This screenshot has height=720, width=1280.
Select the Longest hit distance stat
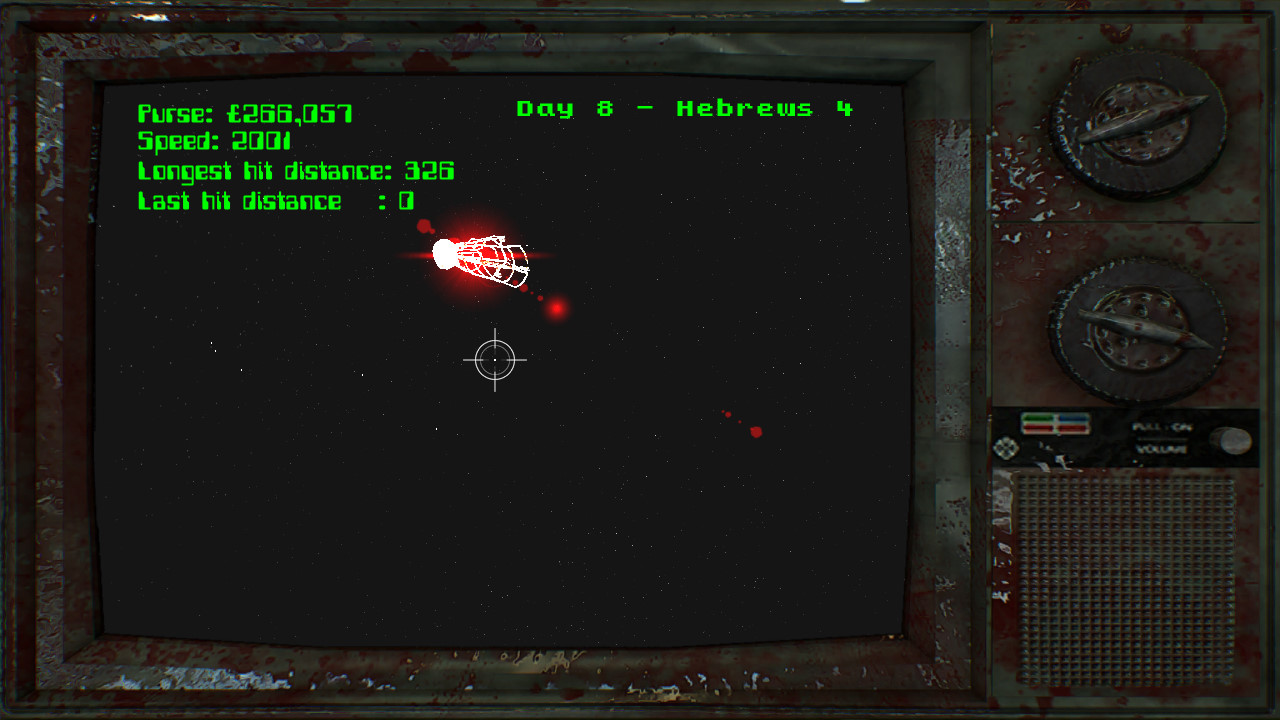[296, 171]
